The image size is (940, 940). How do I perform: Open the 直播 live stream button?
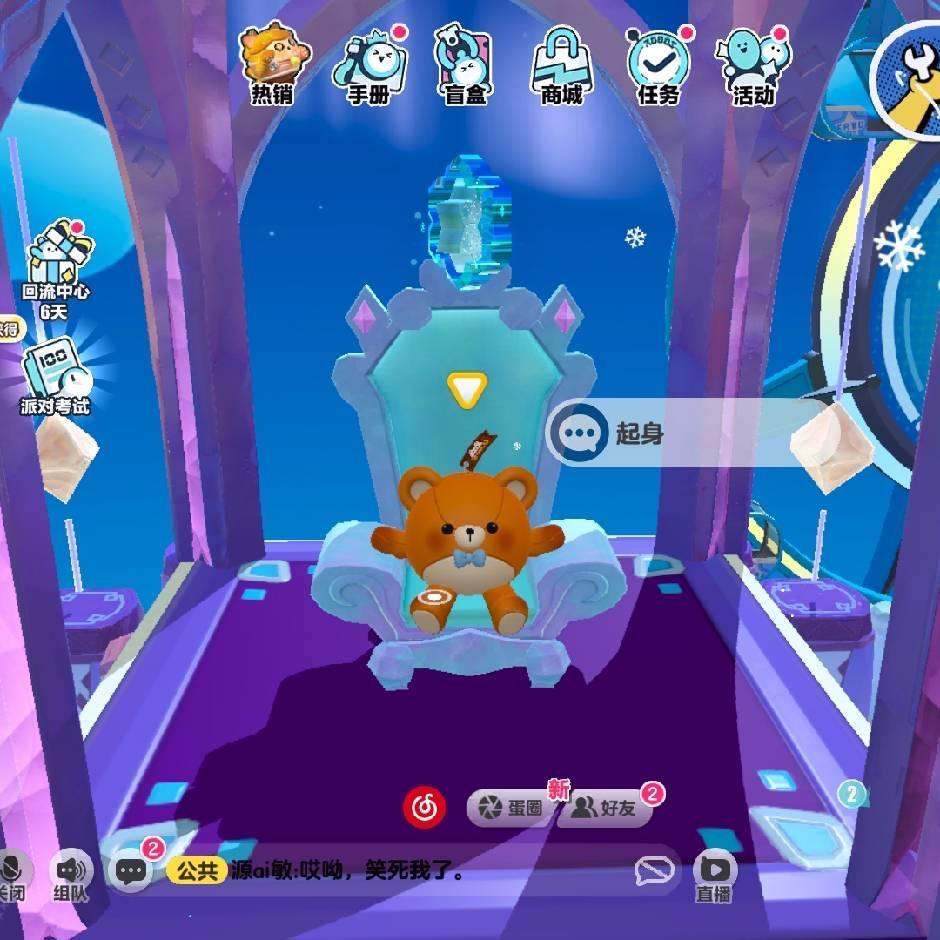coord(713,873)
